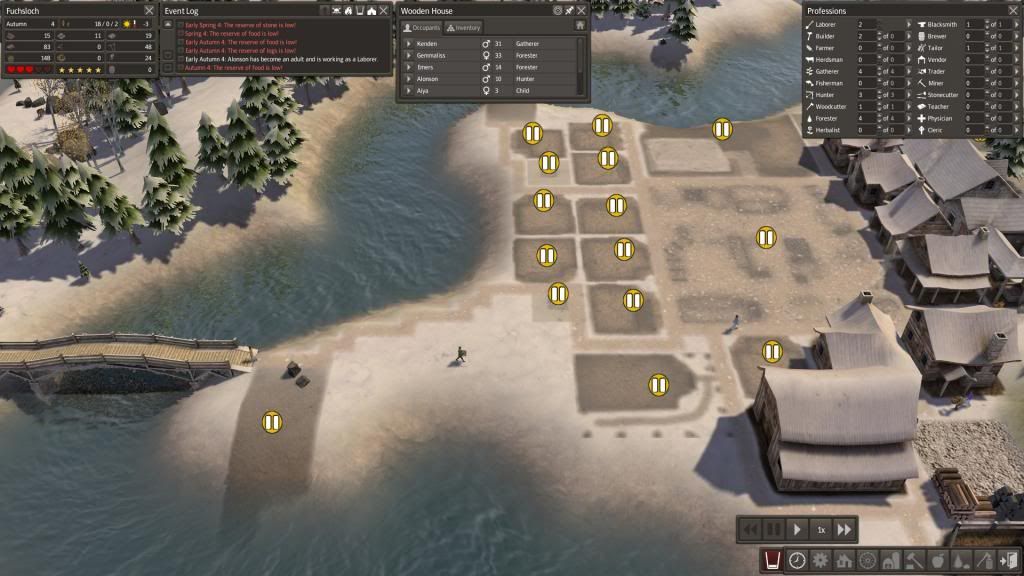Screen dimensions: 1024x576
Task: Close the Wooden House window
Action: [x=581, y=10]
